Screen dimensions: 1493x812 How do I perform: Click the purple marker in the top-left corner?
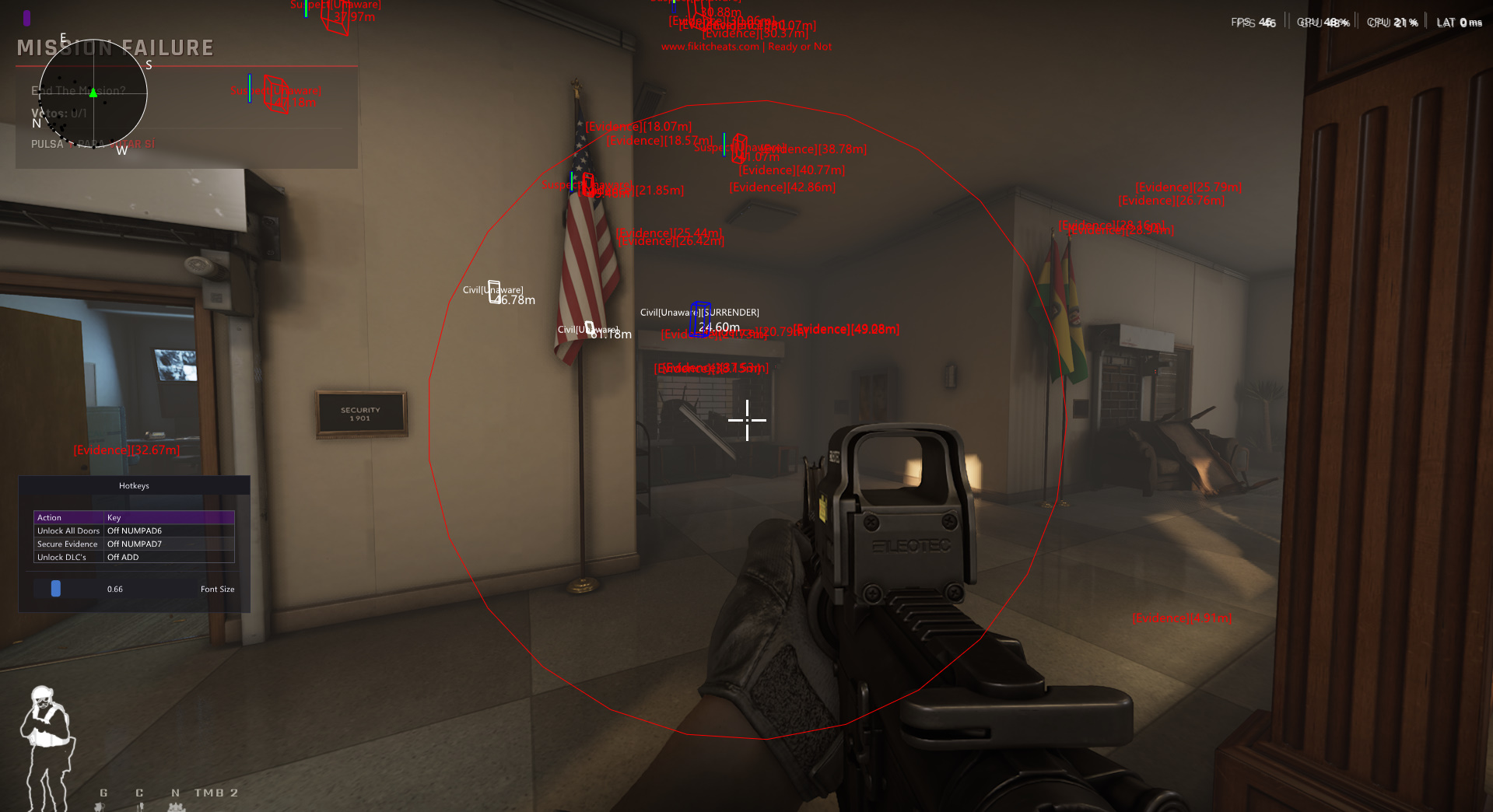click(27, 17)
